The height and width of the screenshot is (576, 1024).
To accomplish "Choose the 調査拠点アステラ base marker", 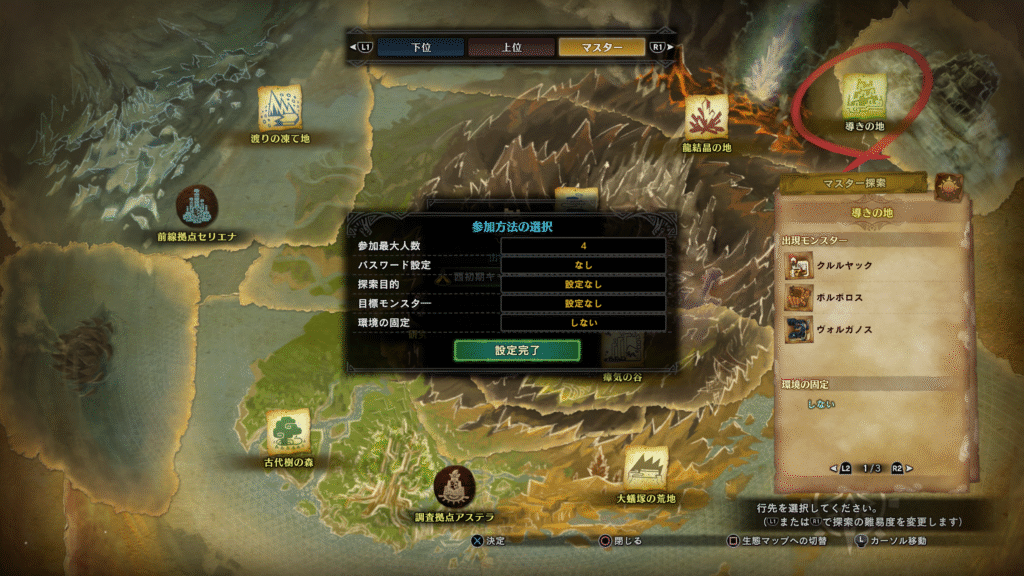I will (454, 486).
